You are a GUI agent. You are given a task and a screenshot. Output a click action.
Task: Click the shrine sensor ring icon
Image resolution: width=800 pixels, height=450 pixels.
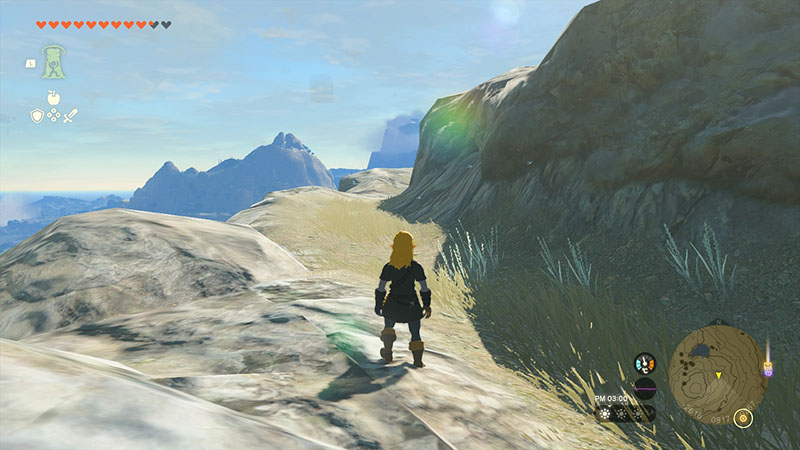[743, 418]
